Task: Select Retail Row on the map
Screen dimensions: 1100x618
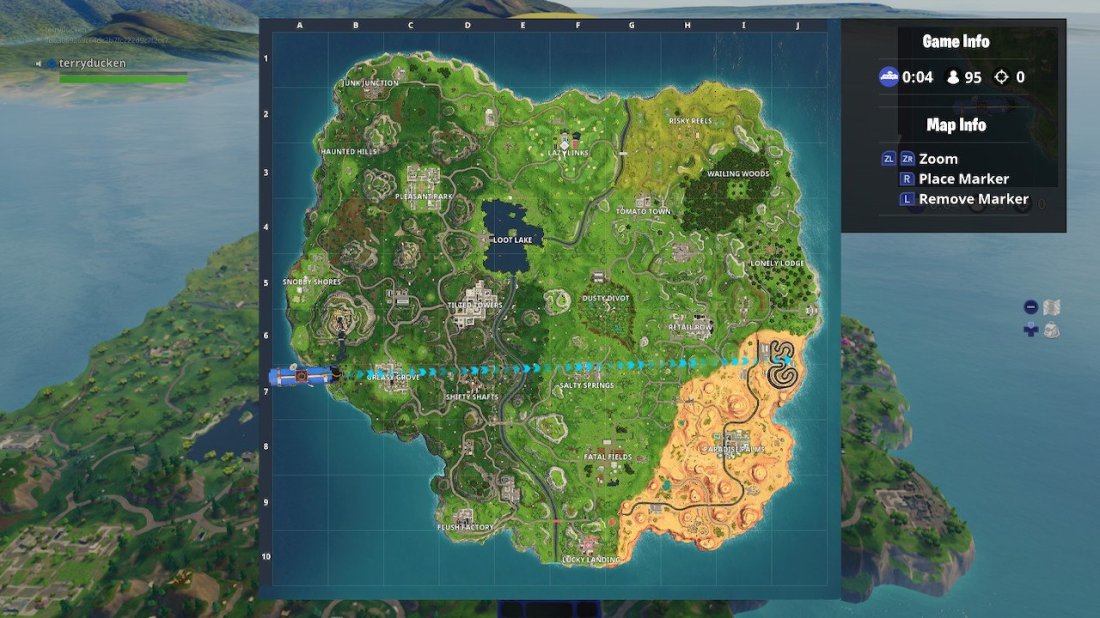Action: pyautogui.click(x=691, y=326)
